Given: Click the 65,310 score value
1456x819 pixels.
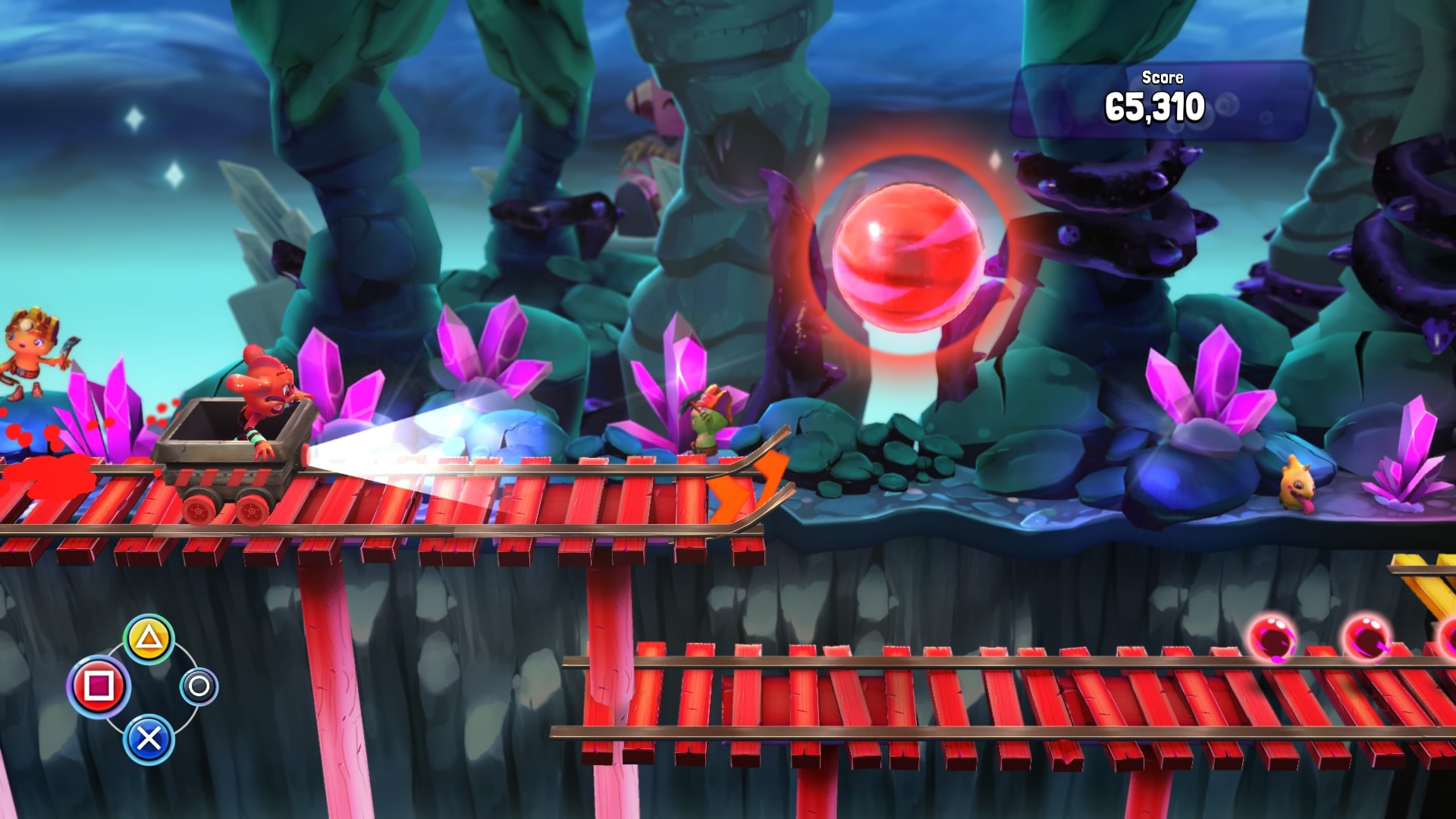Looking at the screenshot, I should click(1153, 106).
